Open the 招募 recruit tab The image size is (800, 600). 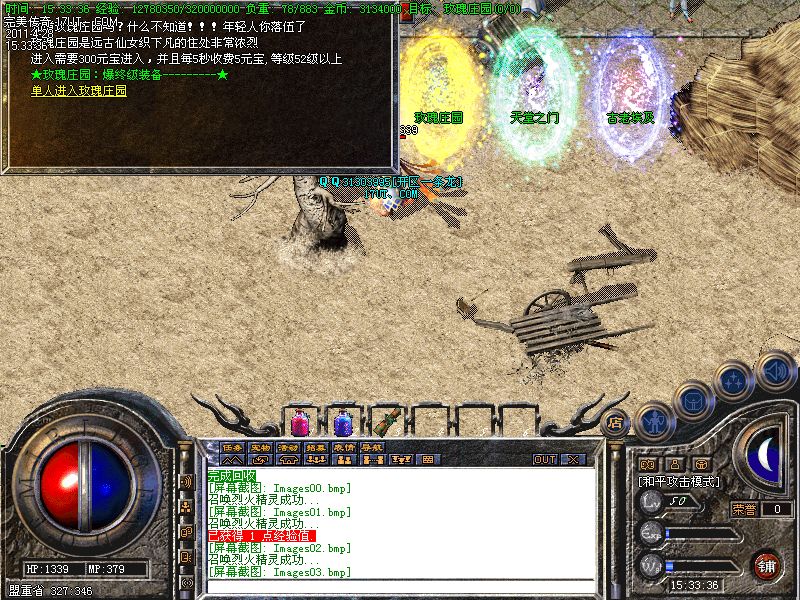coord(316,447)
